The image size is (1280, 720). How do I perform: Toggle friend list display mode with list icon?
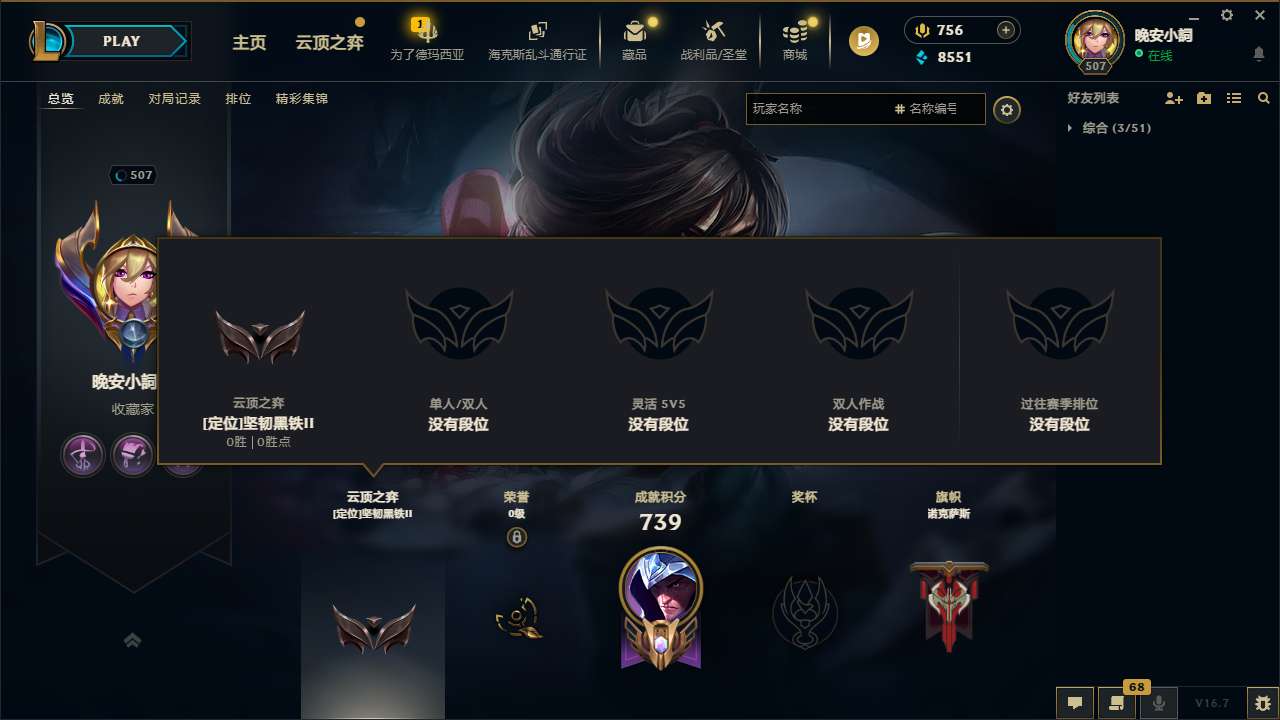tap(1233, 98)
